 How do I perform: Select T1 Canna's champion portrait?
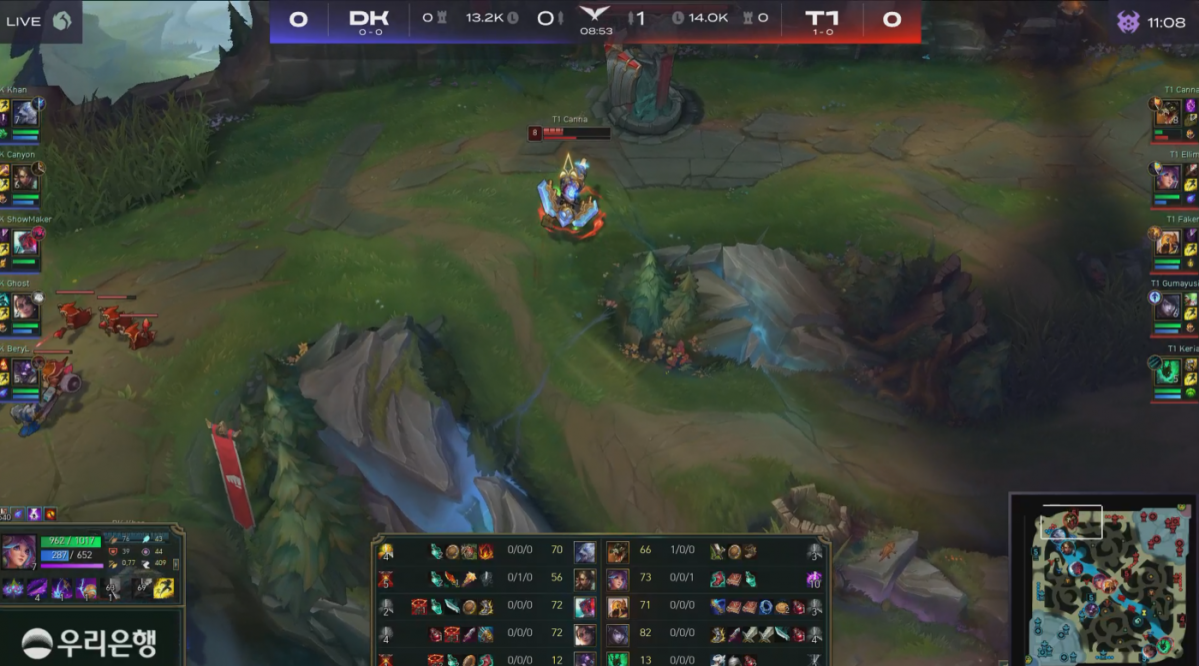click(x=1167, y=112)
